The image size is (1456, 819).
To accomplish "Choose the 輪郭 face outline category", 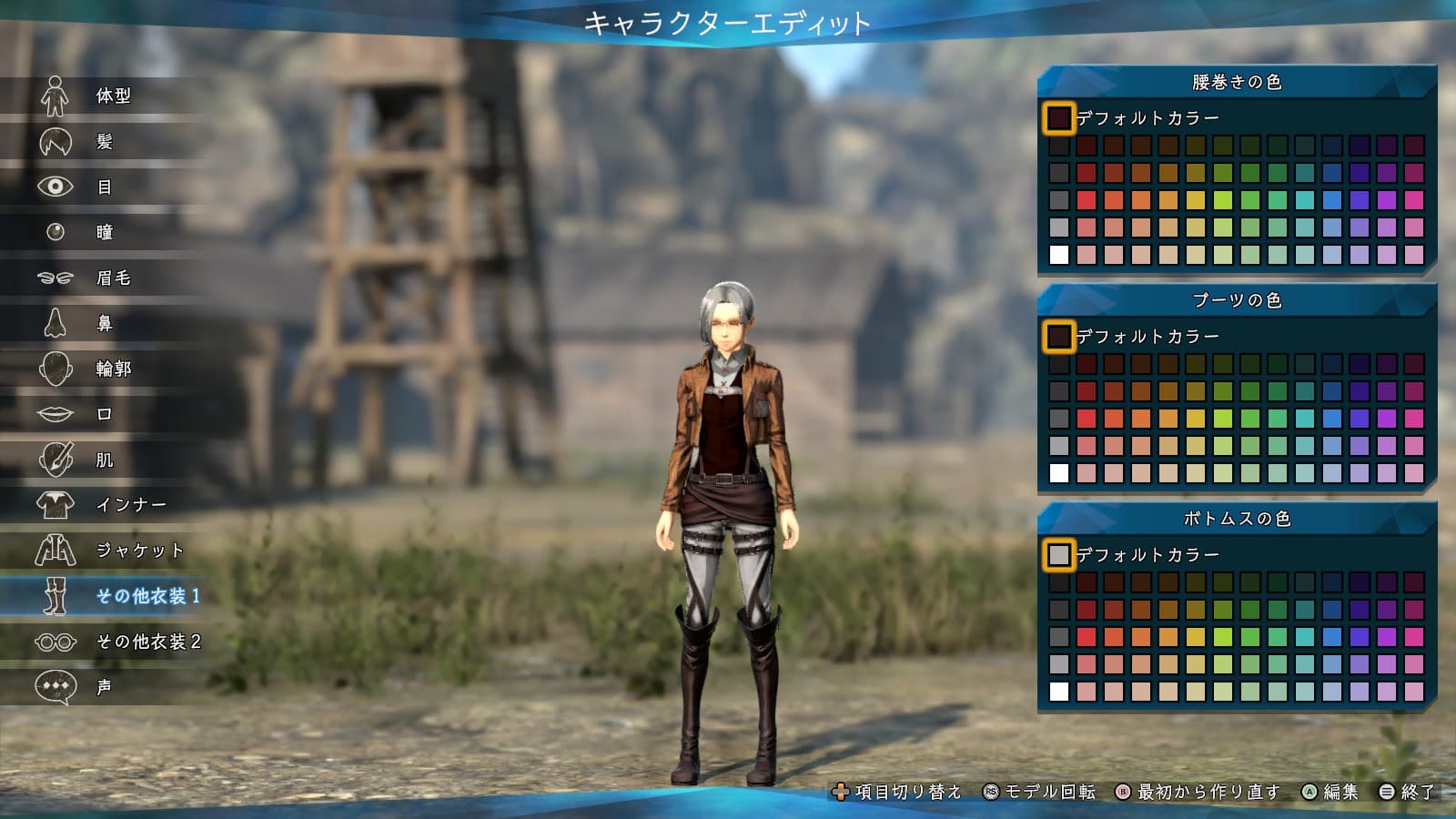I will [111, 369].
